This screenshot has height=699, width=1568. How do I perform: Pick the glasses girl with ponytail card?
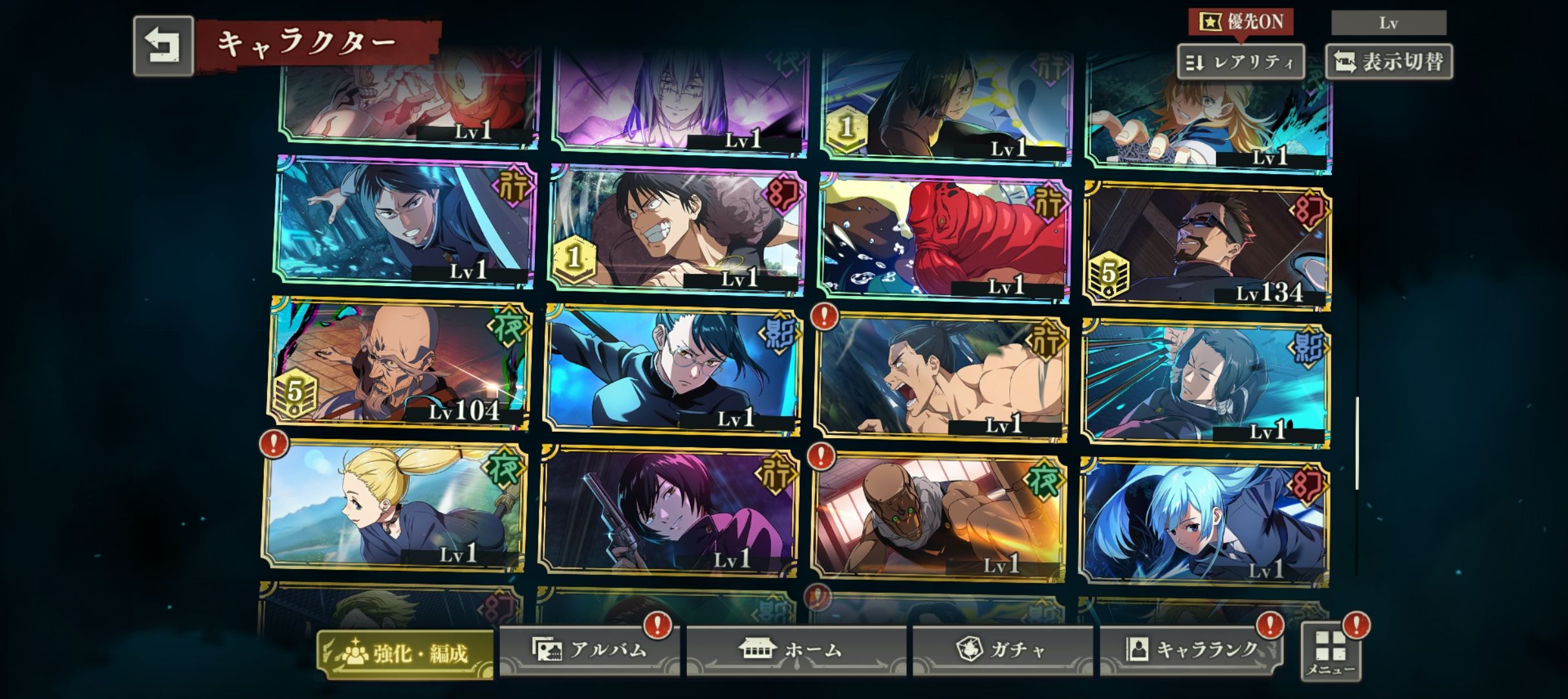click(x=673, y=370)
